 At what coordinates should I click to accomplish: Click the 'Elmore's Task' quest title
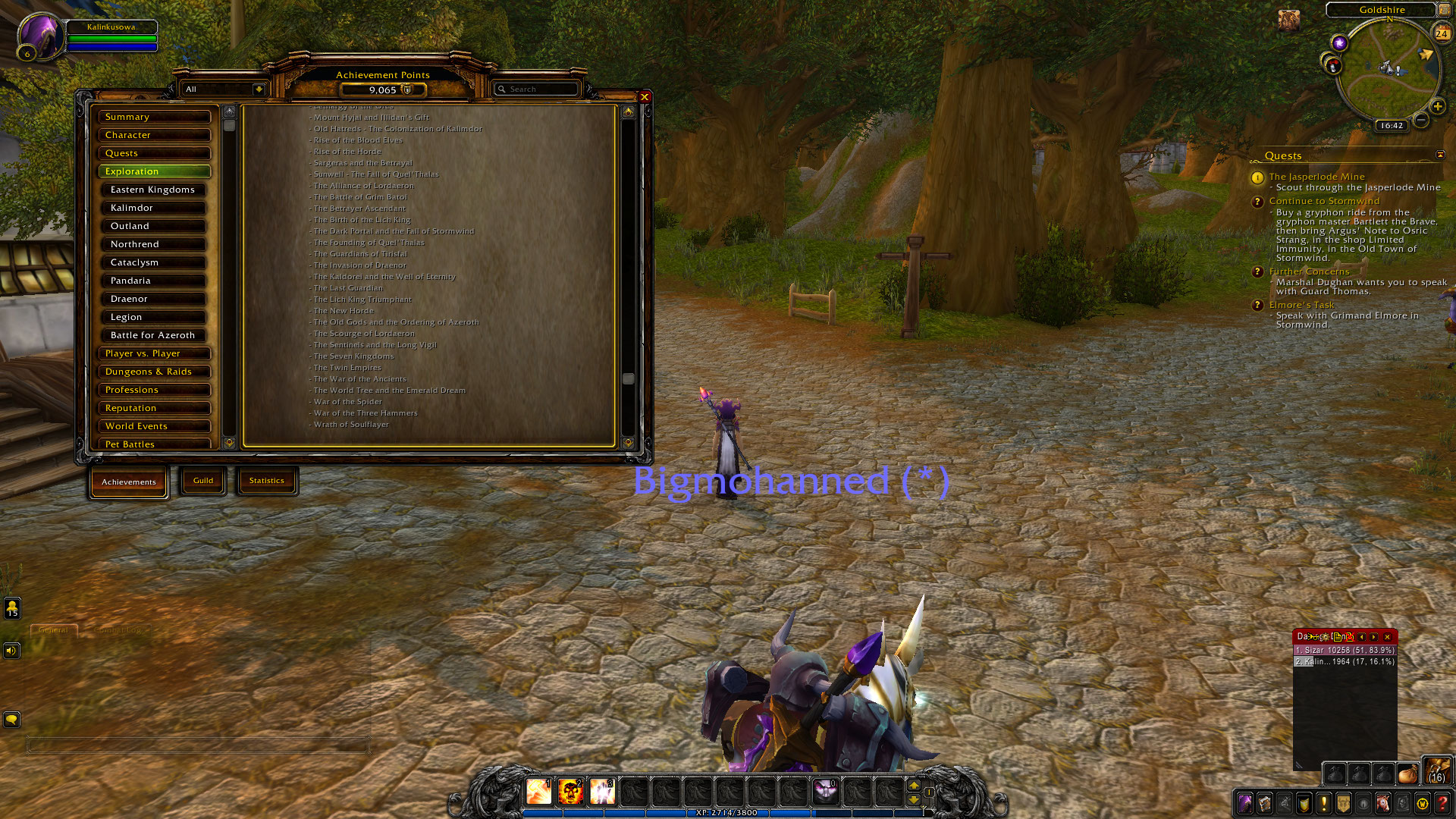pos(1302,305)
